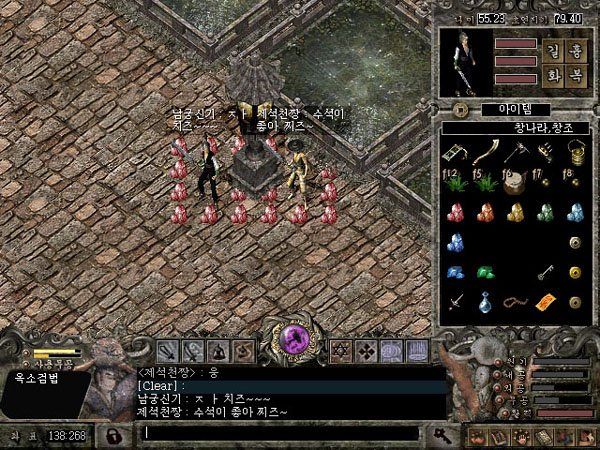Viewport: 600px width, 450px height.
Task: Click the 길 button beside character portrait
Action: pyautogui.click(x=552, y=49)
